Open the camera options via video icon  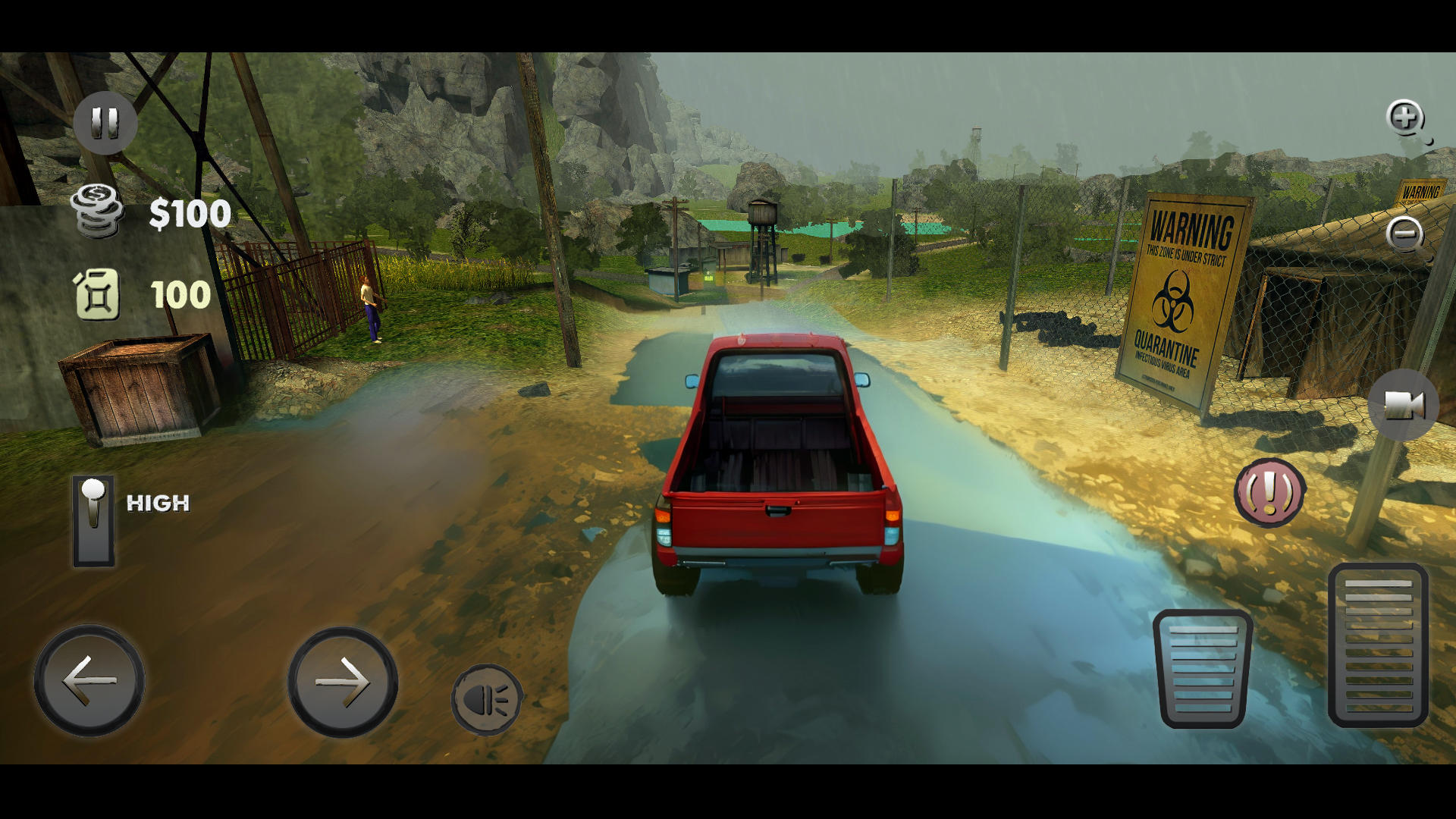(x=1403, y=406)
